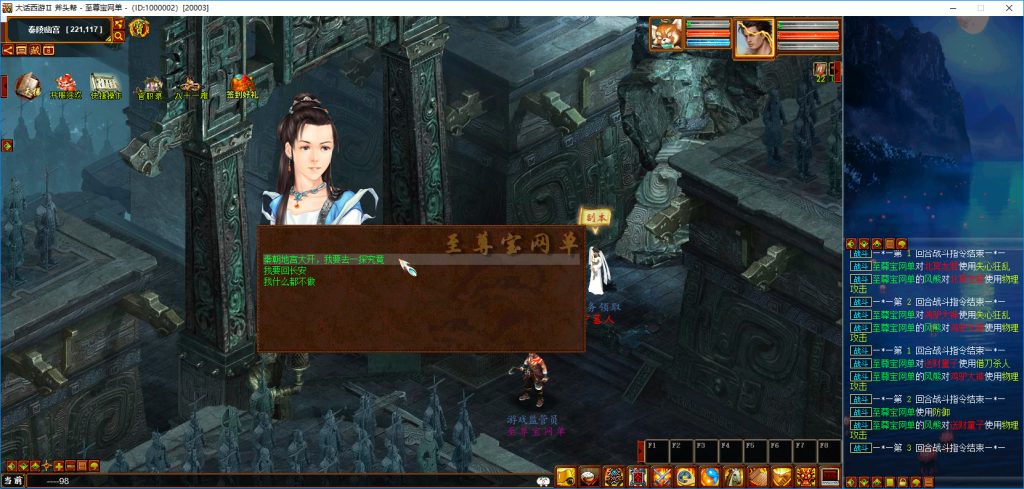Click the golden scroll icon in bottom bar
This screenshot has width=1024, height=489.
click(x=565, y=477)
